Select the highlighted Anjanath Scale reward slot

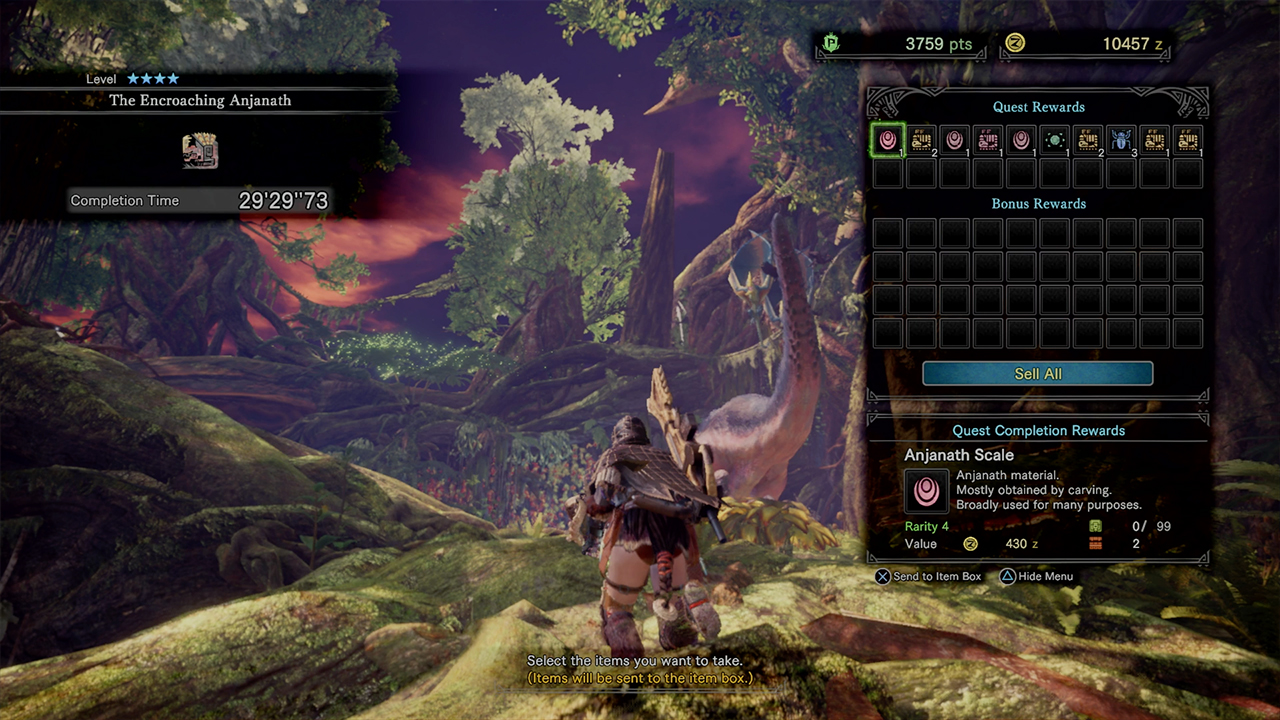tap(888, 140)
